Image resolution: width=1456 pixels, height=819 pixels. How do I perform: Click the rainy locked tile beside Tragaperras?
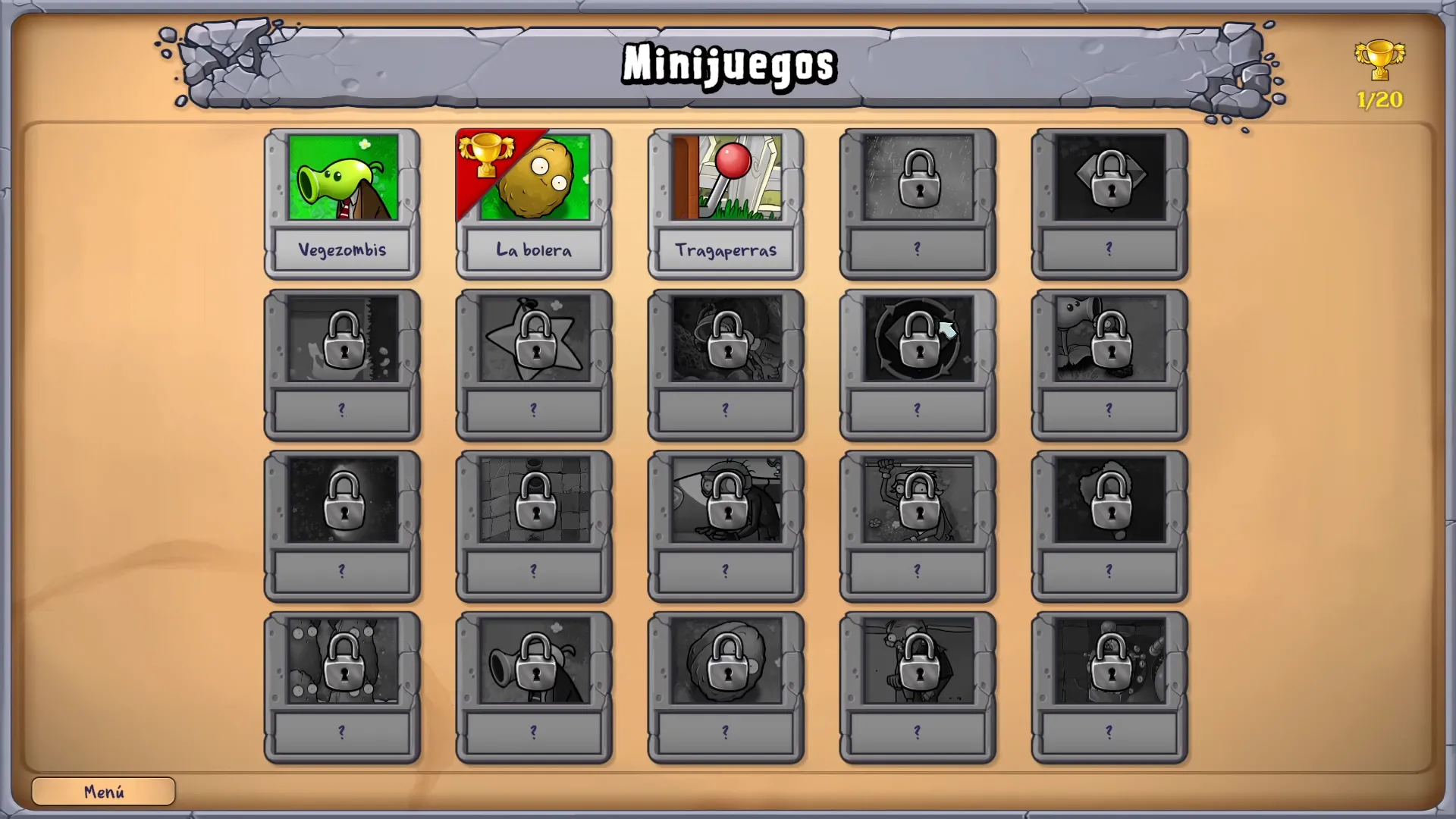pos(918,177)
